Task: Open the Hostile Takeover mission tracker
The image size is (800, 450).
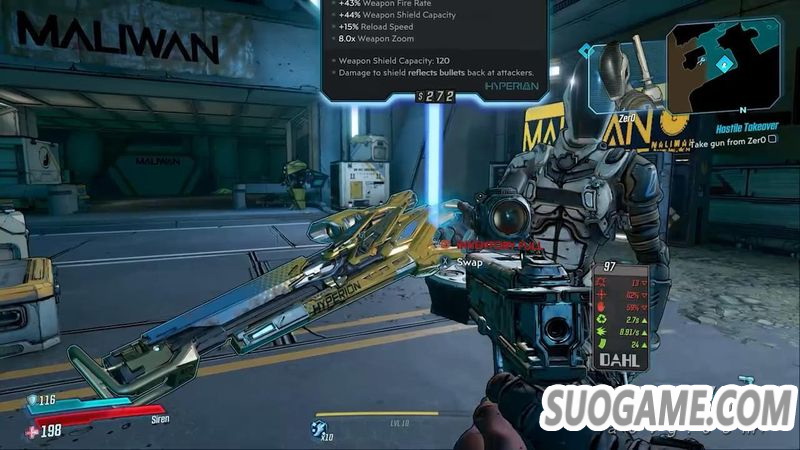Action: pyautogui.click(x=747, y=129)
